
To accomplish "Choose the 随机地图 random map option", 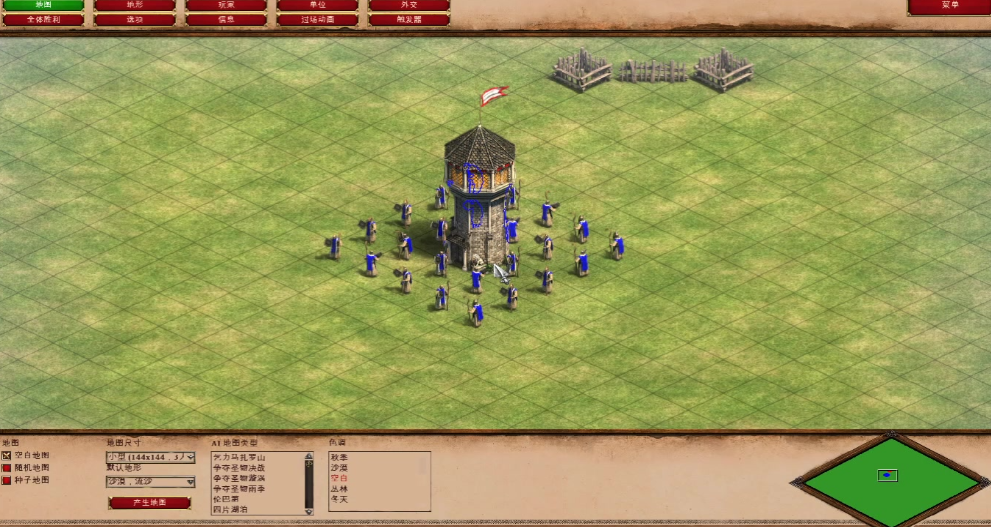I will 7,468.
